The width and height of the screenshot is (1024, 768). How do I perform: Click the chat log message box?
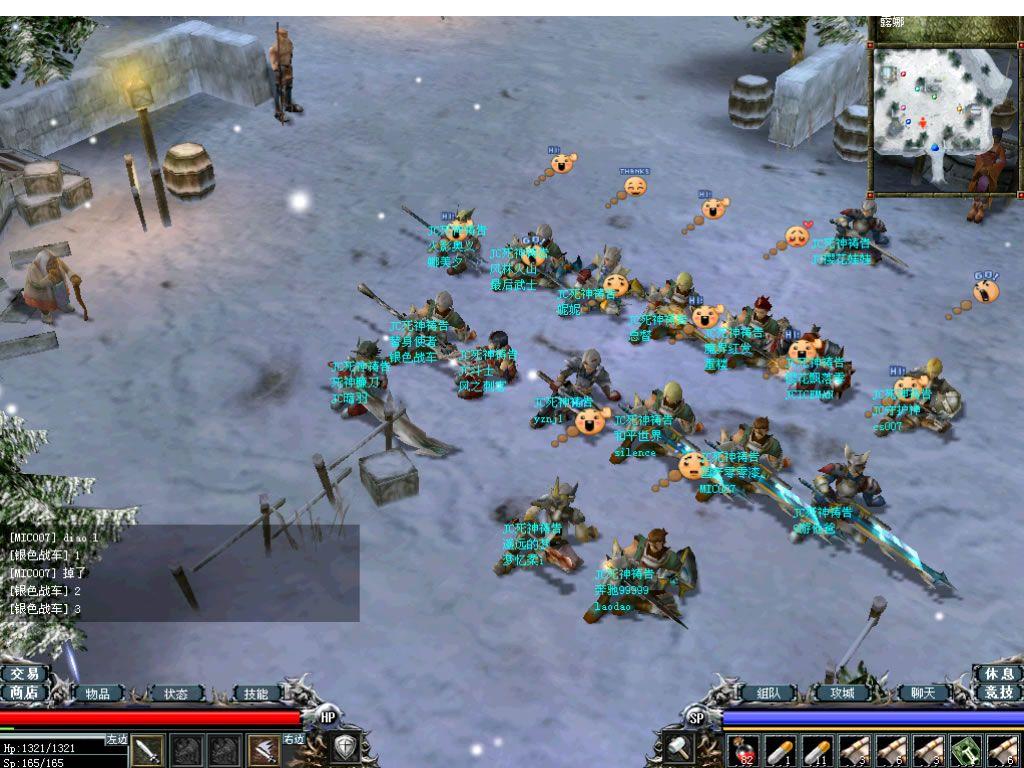[180, 573]
